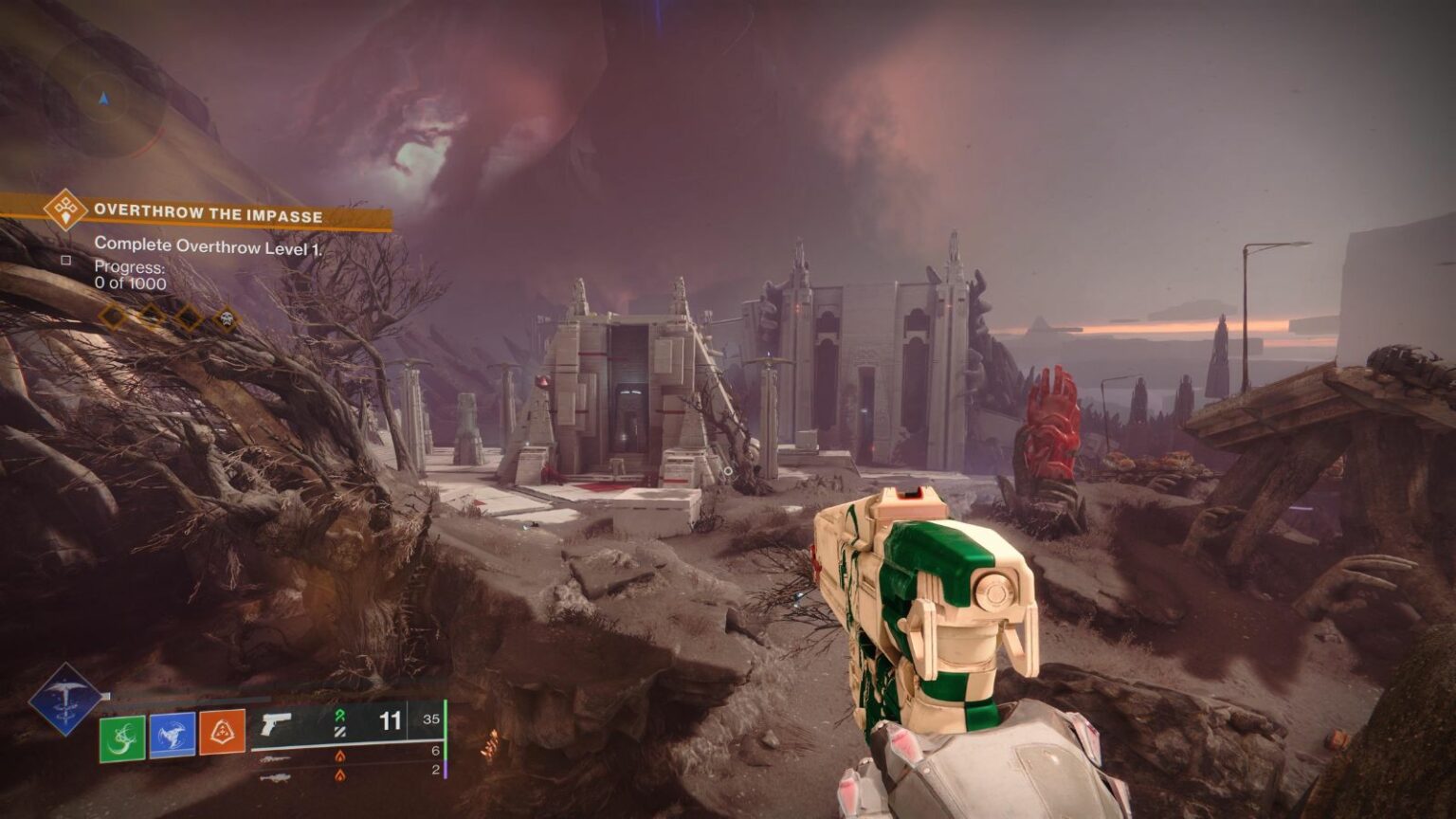This screenshot has width=1456, height=819.
Task: Select the heavy weapon silhouette in the HUD
Action: (x=276, y=777)
